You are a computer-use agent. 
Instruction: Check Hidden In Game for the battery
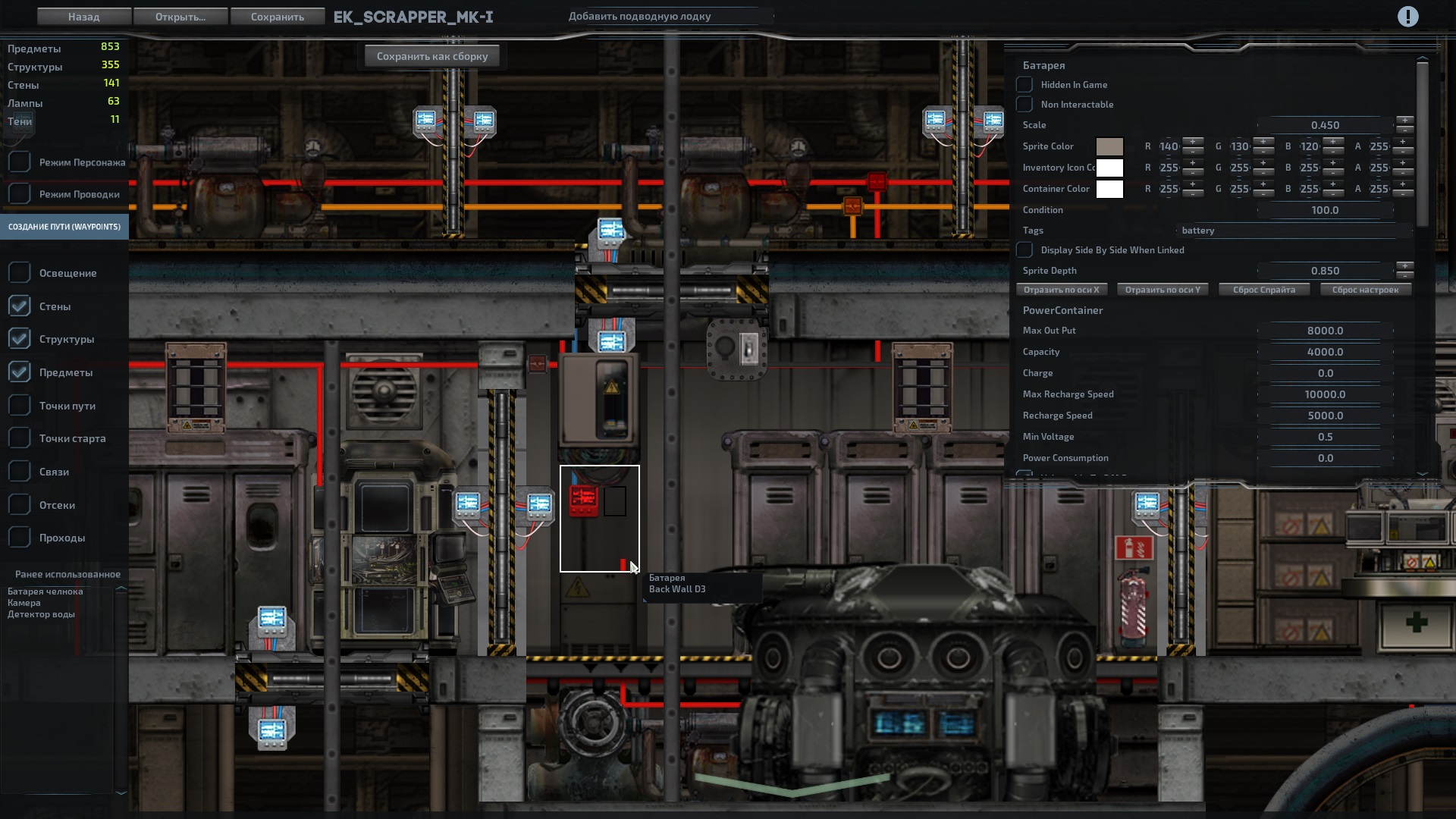tap(1025, 84)
